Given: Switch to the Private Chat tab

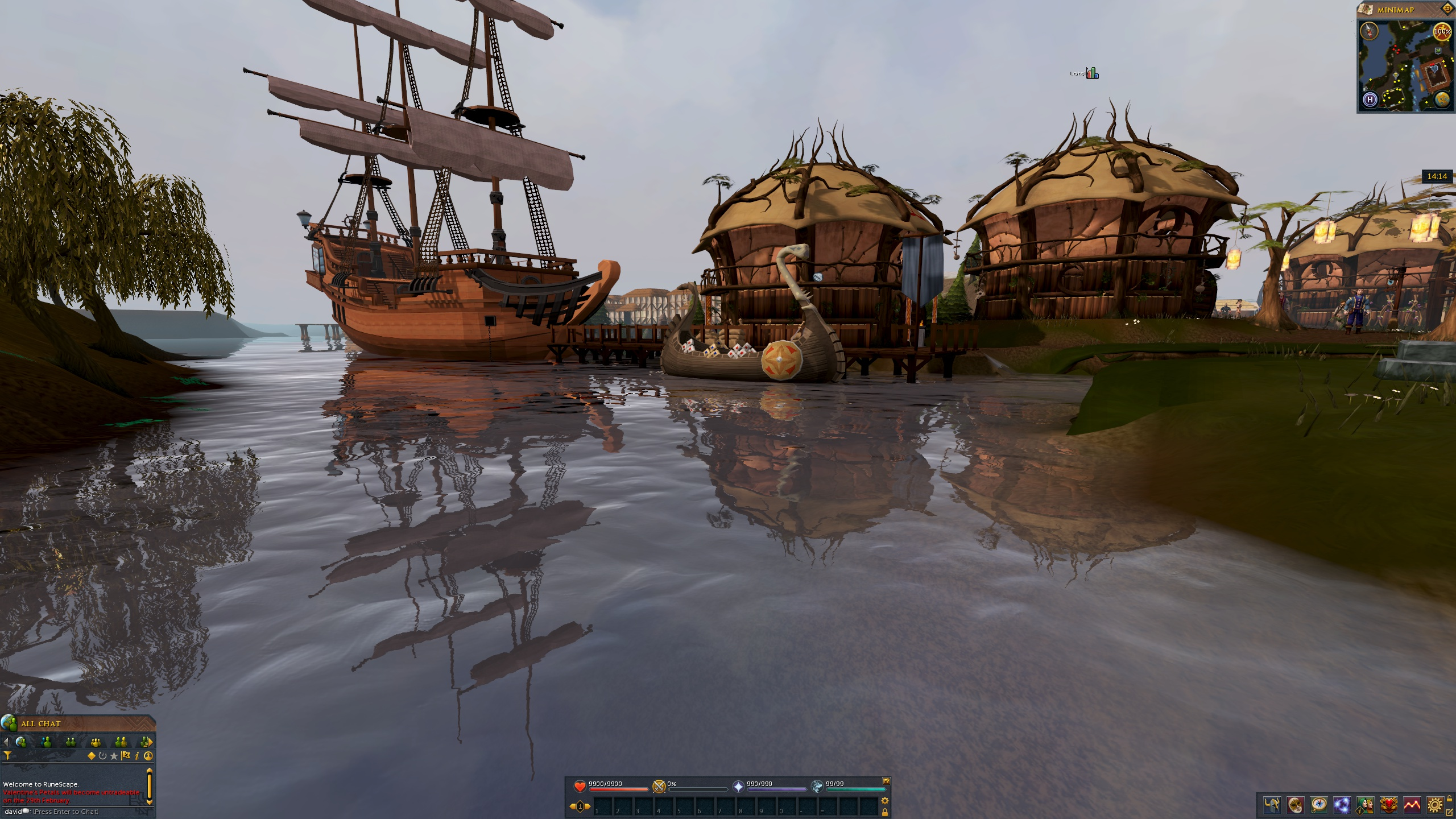Looking at the screenshot, I should click(x=46, y=742).
